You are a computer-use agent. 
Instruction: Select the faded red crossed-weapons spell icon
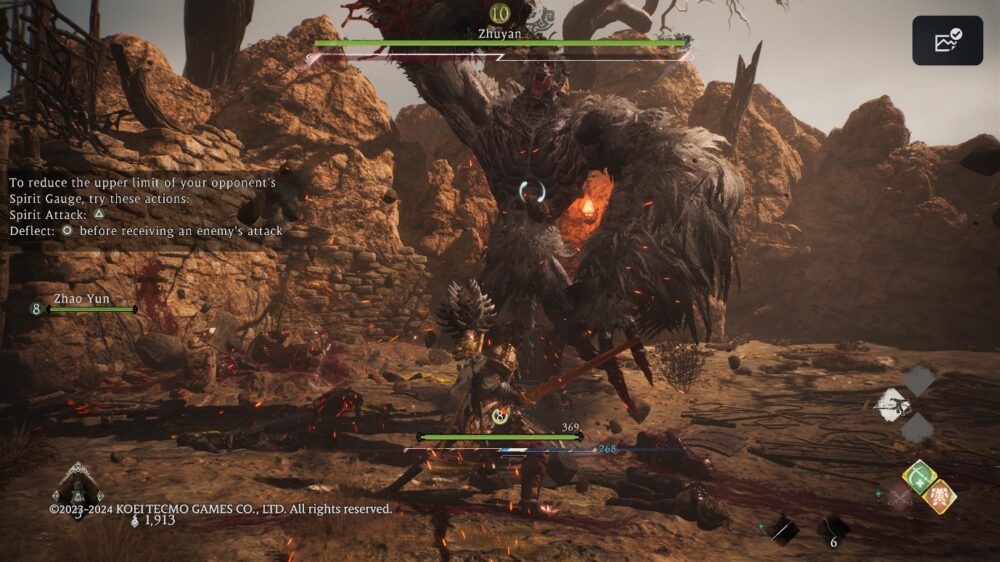tap(898, 496)
